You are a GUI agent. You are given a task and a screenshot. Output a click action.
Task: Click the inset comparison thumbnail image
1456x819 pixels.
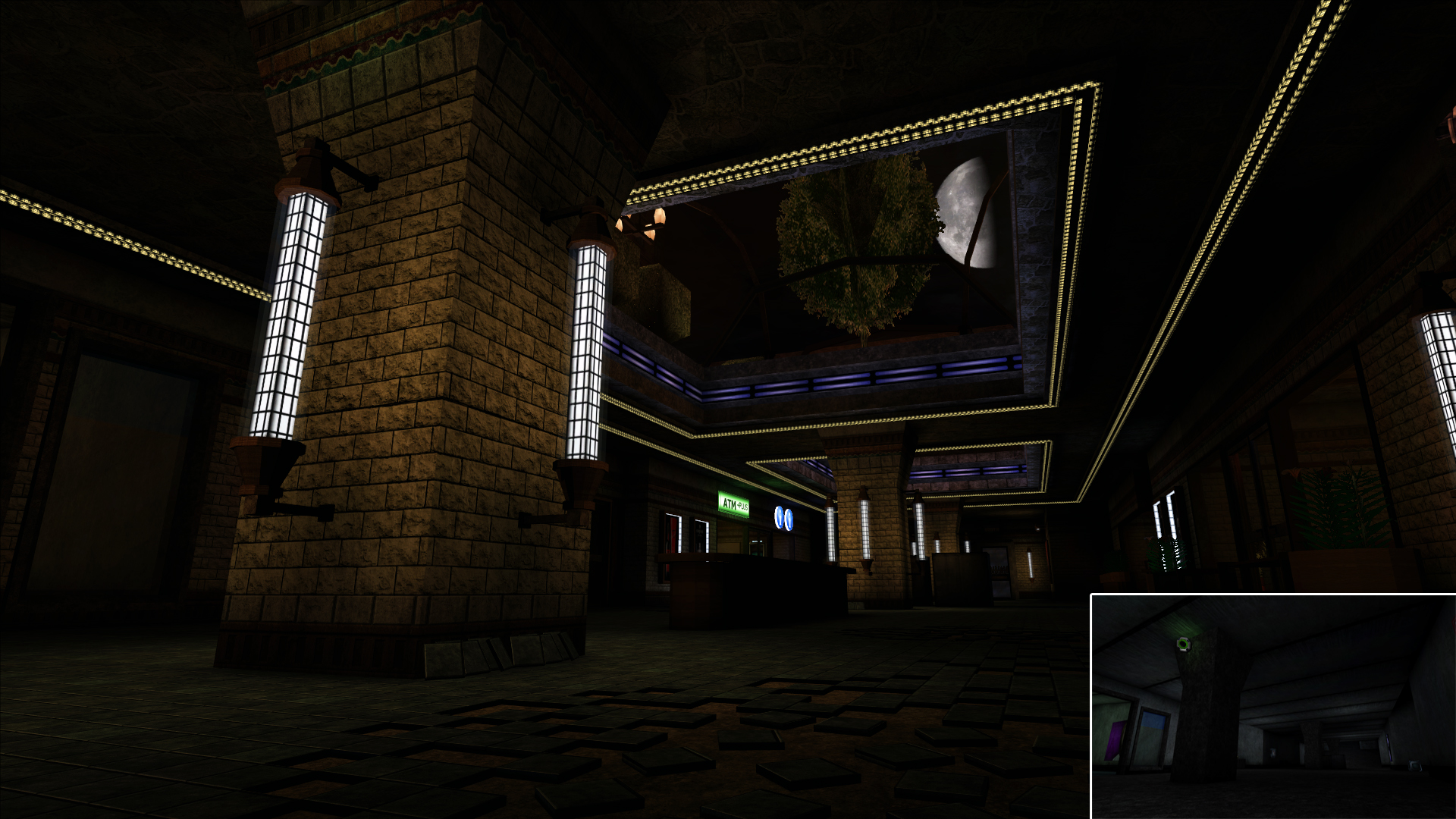click(x=1273, y=707)
